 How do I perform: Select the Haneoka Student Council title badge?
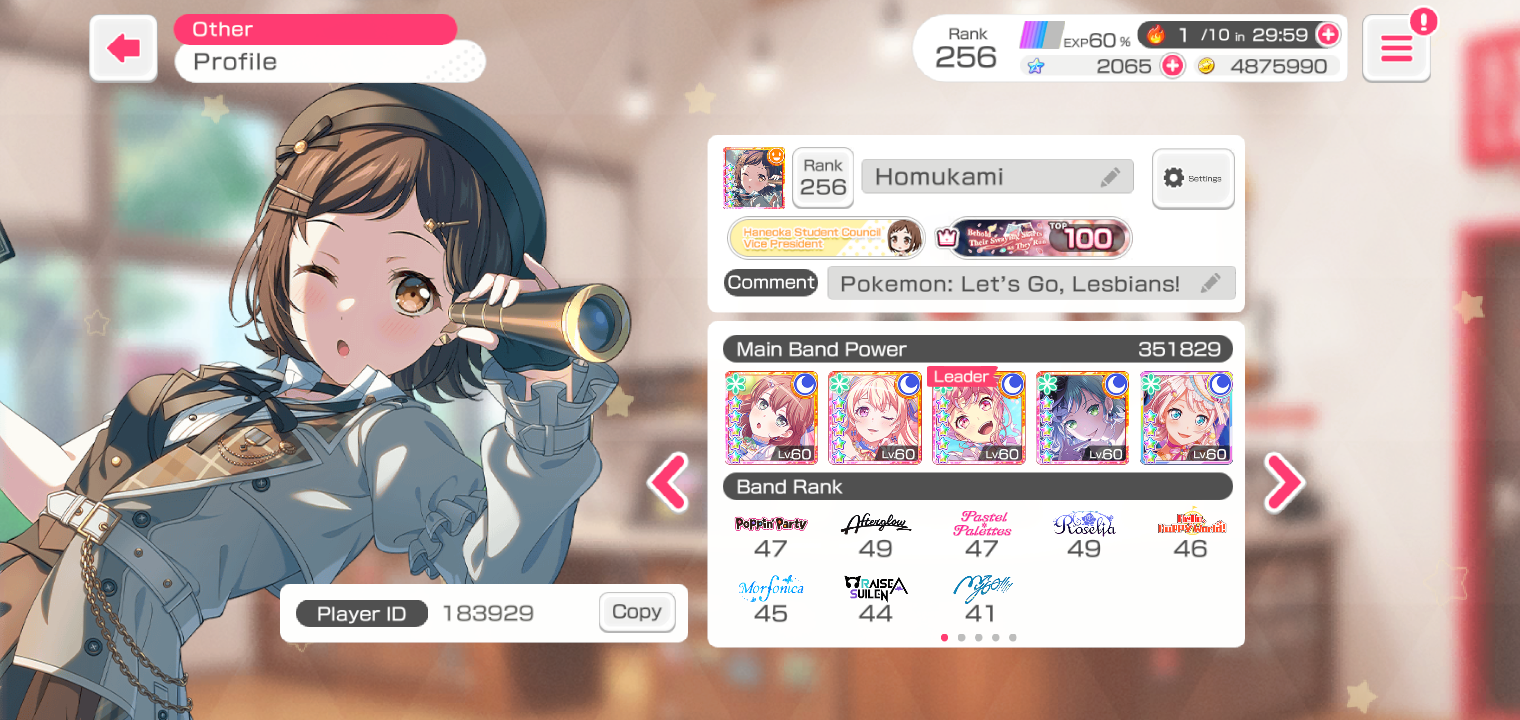(826, 238)
